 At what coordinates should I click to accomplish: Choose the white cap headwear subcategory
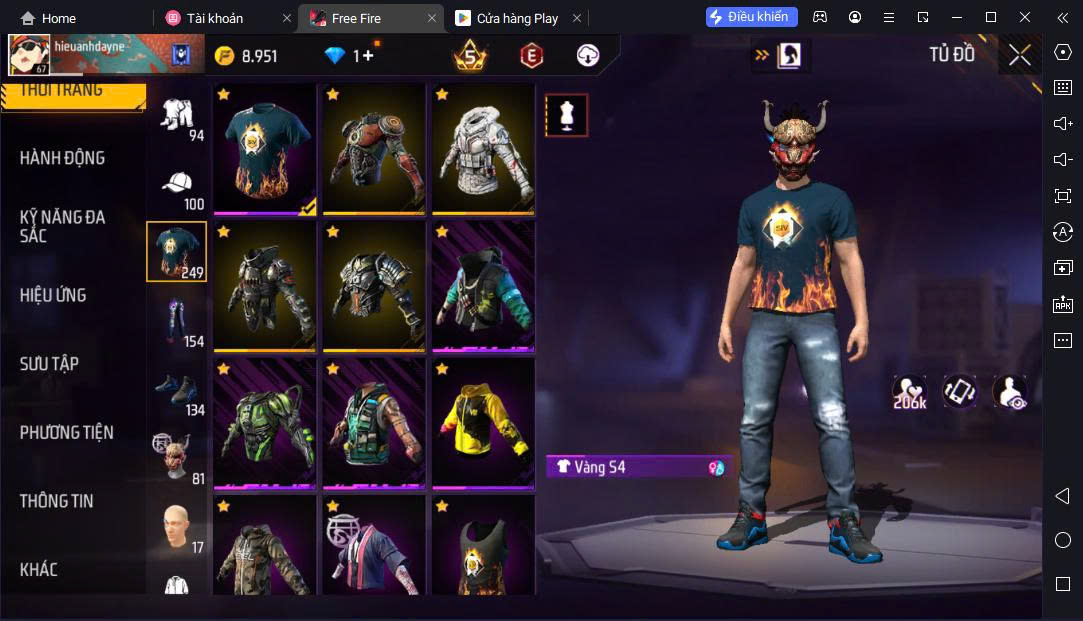pos(178,187)
